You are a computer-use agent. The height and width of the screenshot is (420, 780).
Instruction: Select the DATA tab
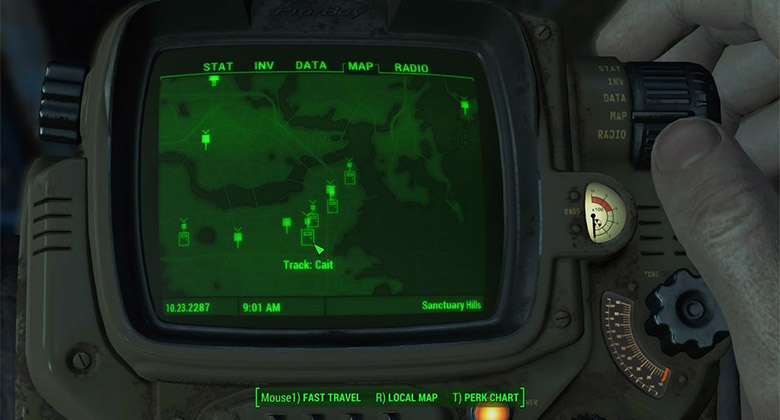(x=311, y=66)
